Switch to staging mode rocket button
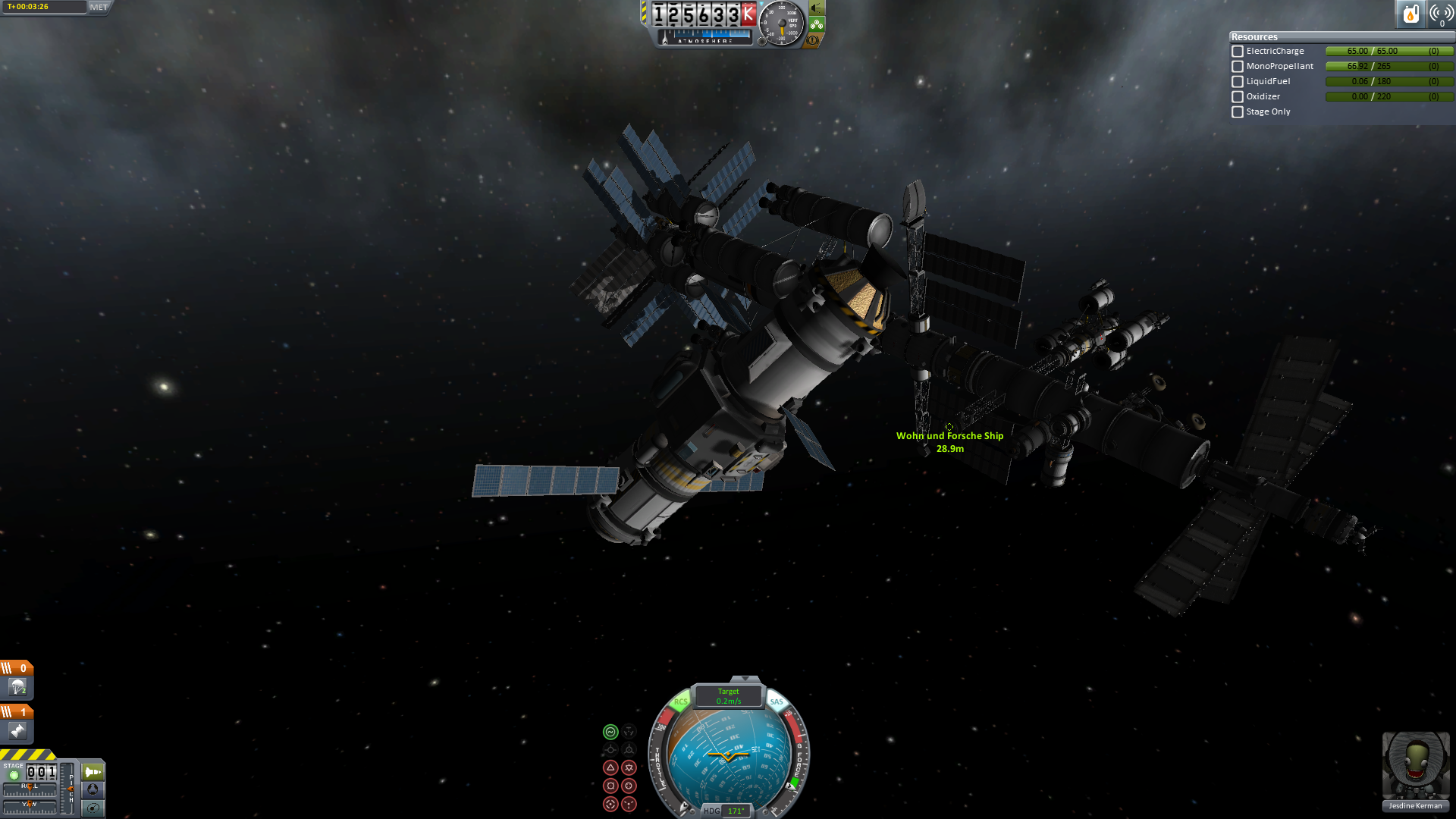 93,772
